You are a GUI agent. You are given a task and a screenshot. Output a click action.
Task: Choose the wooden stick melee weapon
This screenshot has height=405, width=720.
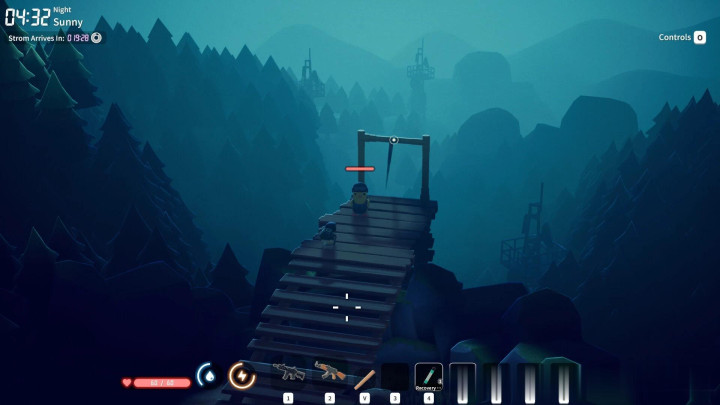[x=364, y=377]
